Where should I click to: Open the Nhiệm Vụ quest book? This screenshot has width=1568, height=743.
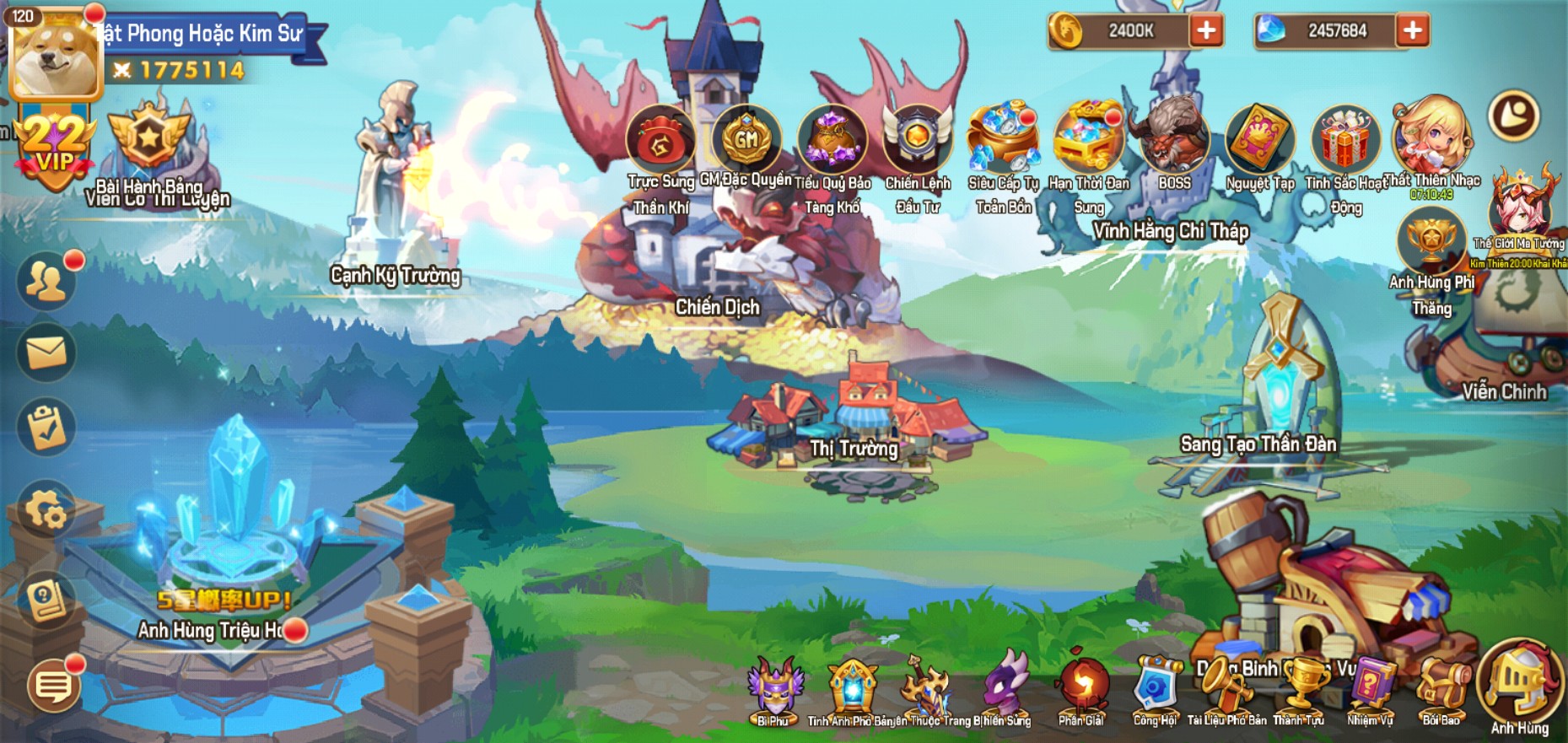point(1370,689)
